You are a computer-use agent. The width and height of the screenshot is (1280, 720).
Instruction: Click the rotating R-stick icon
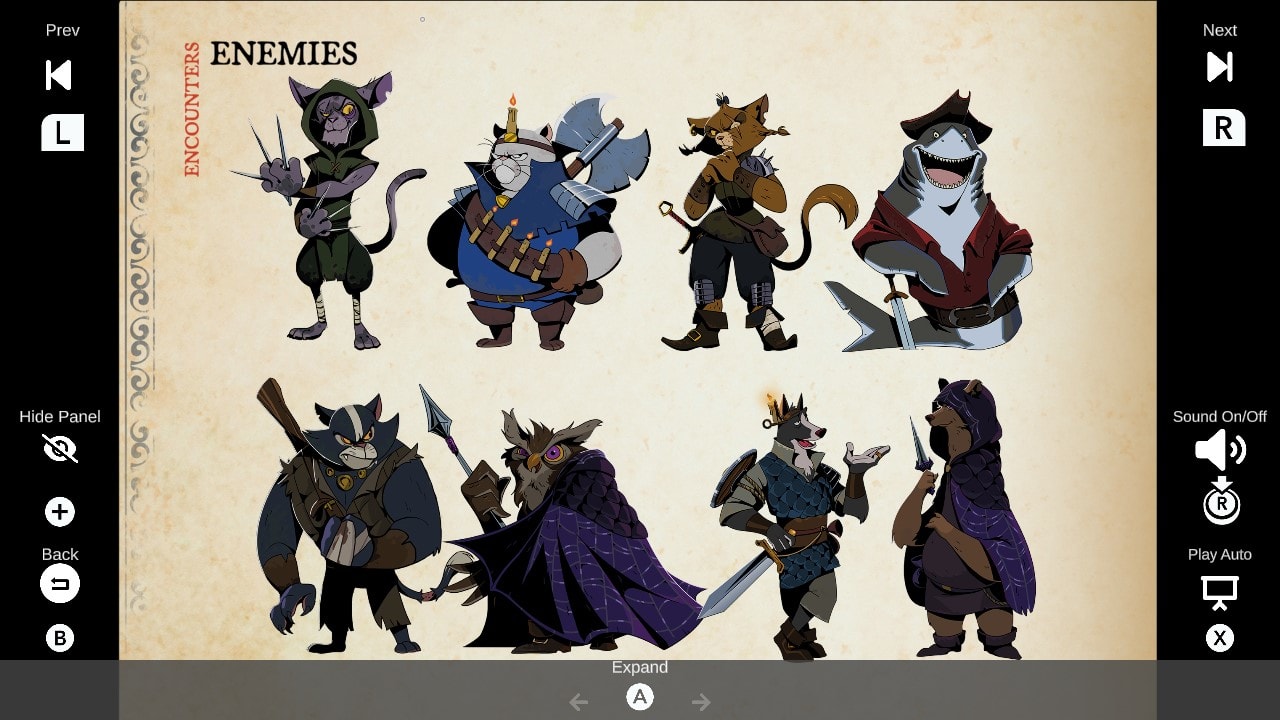tap(1220, 503)
